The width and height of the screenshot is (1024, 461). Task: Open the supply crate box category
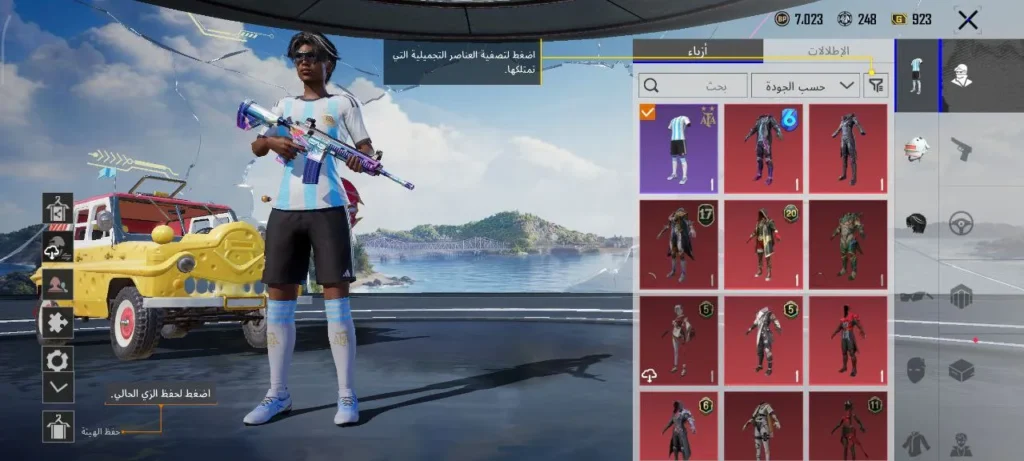[x=961, y=369]
